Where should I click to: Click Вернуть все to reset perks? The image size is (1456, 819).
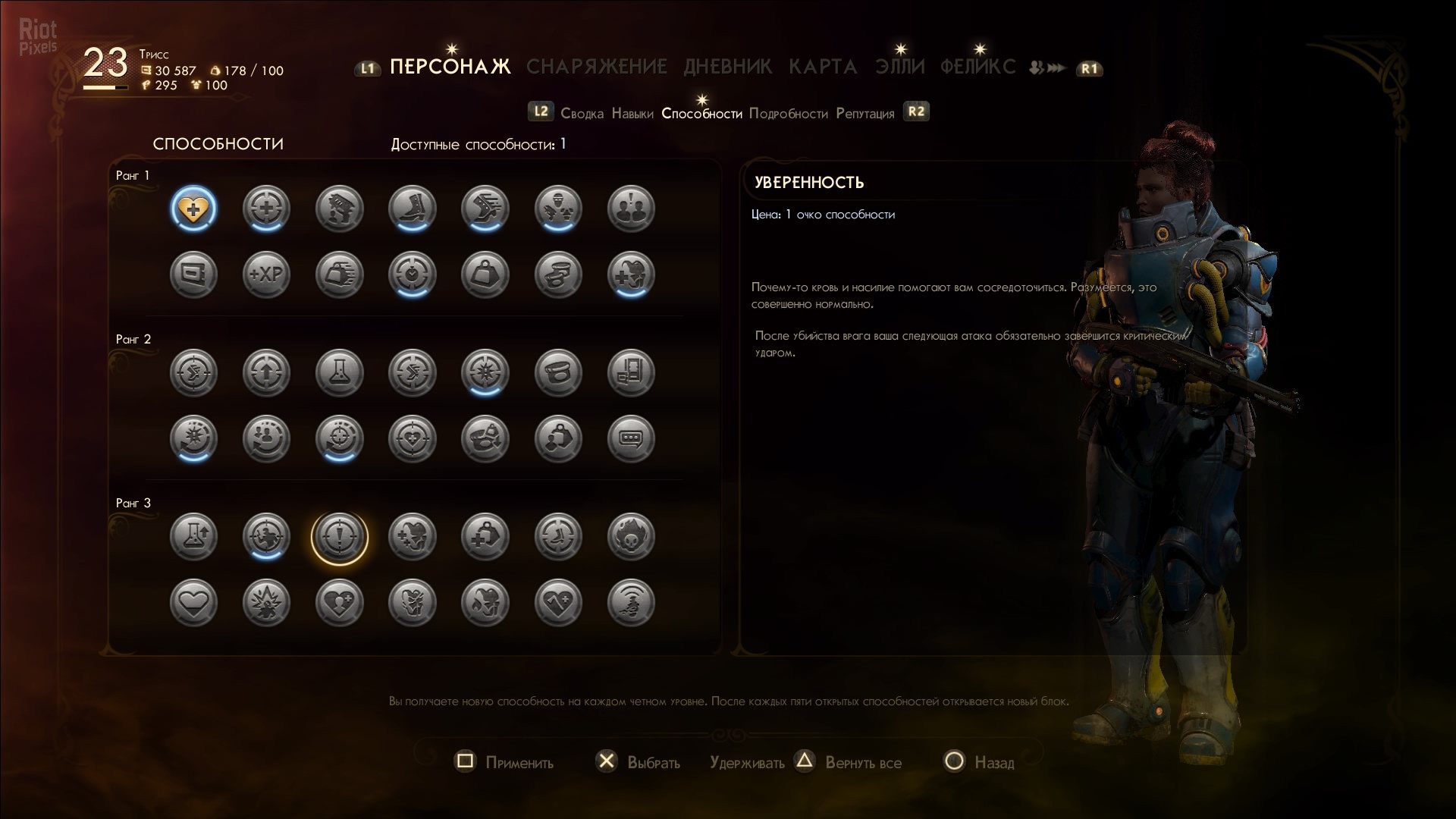pyautogui.click(x=863, y=762)
